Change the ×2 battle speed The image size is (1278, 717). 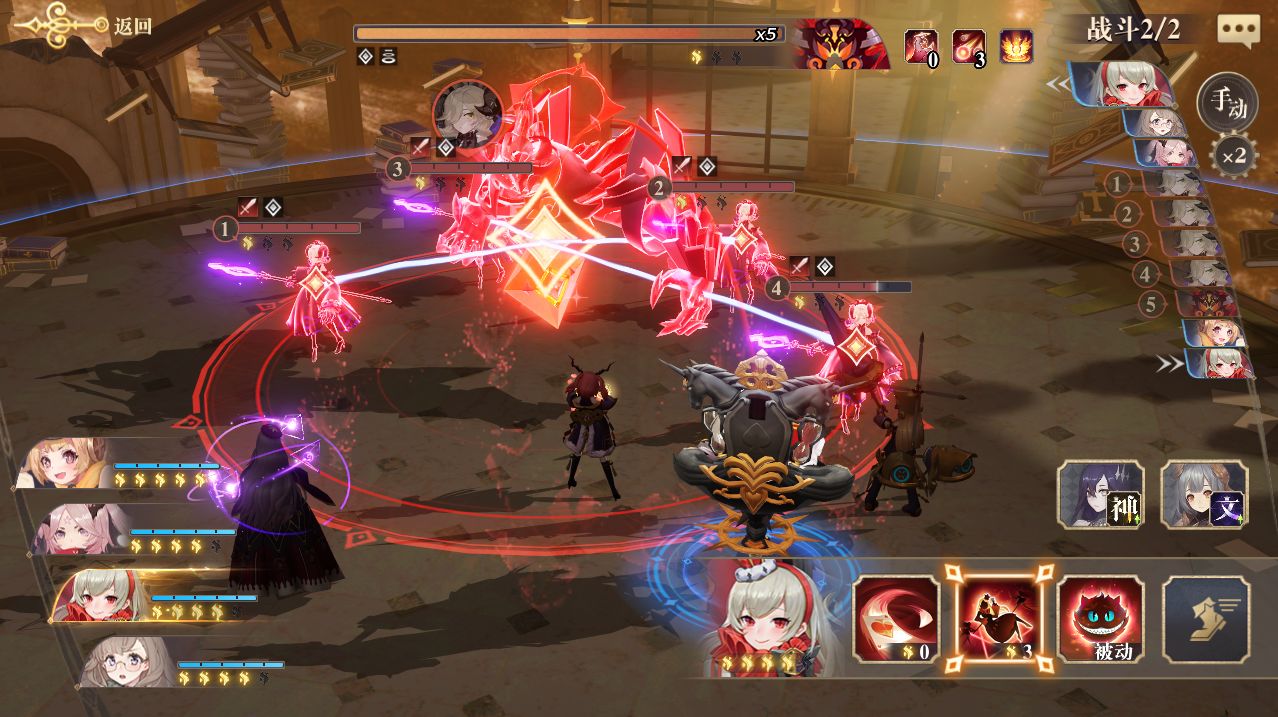coord(1232,156)
